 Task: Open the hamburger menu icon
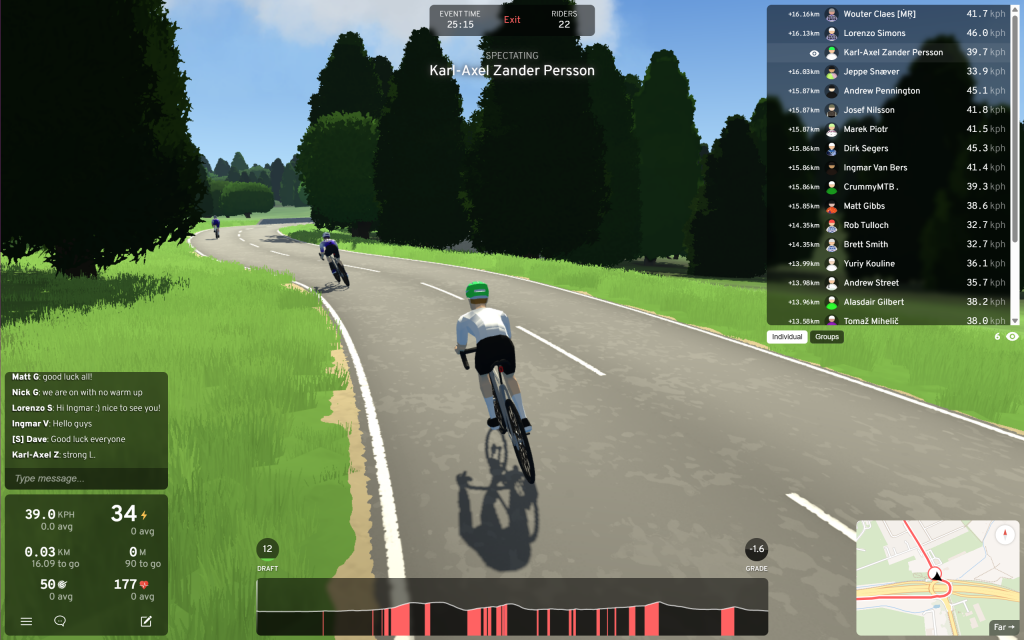tap(27, 621)
